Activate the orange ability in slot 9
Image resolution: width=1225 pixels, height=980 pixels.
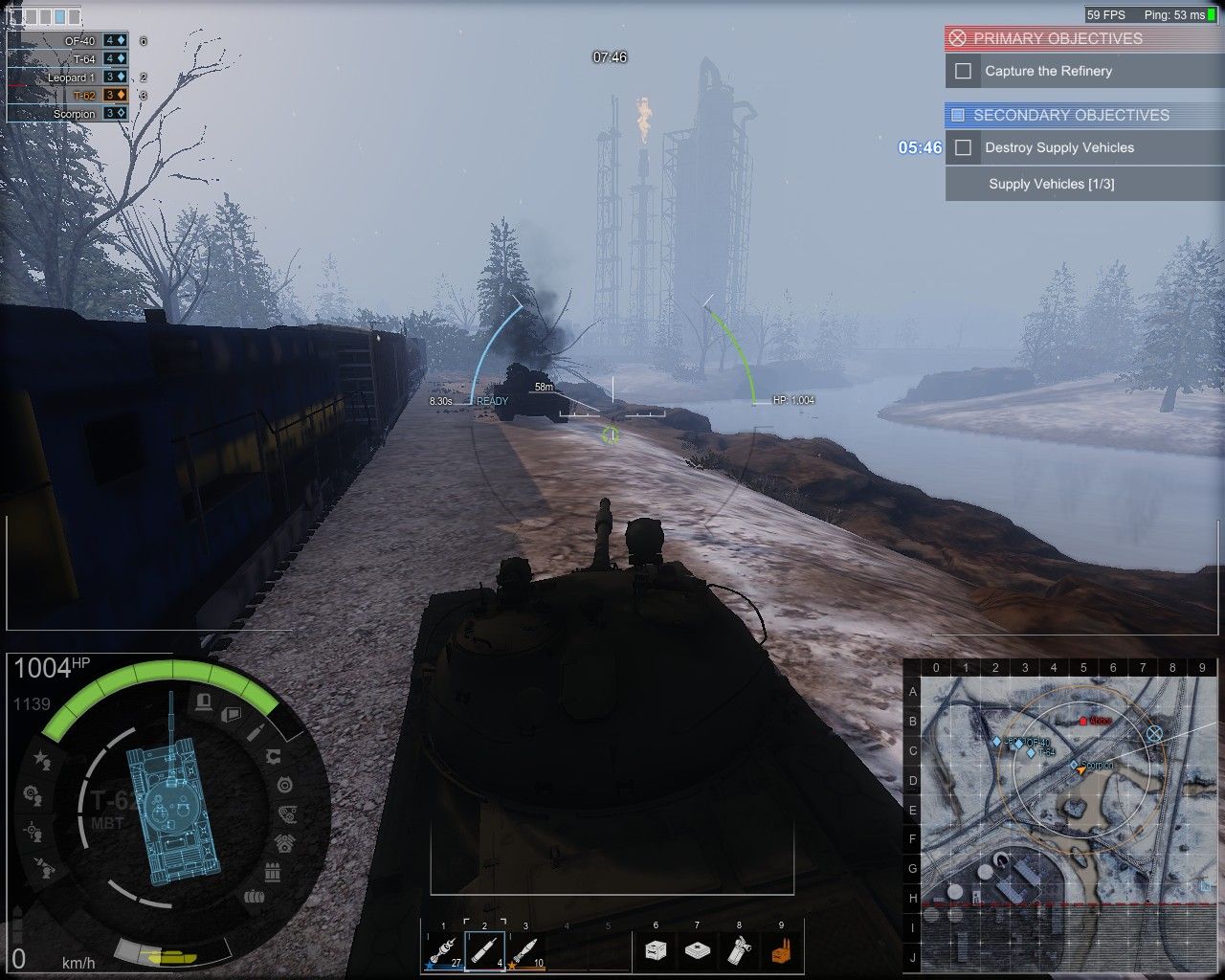tap(781, 950)
